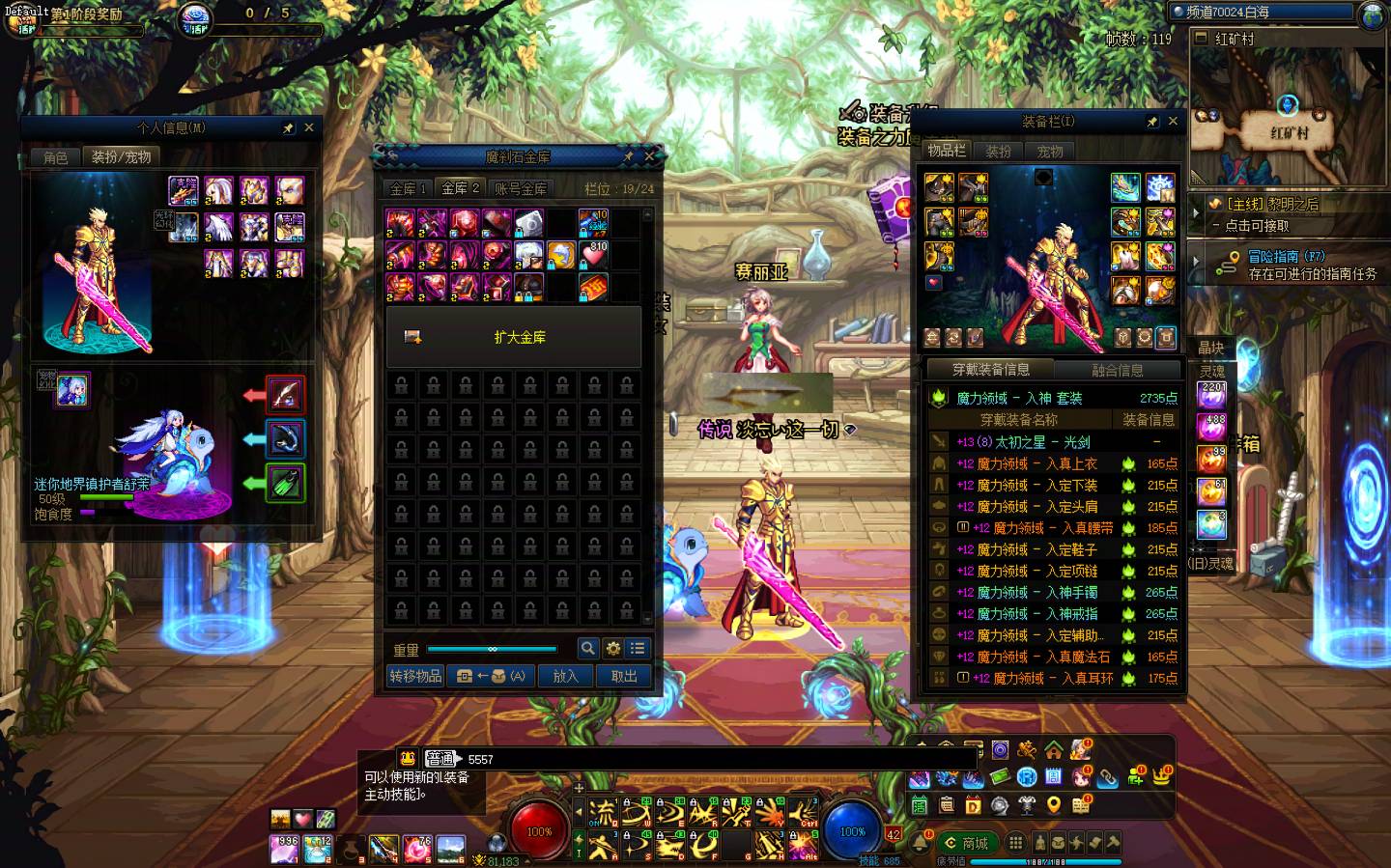
Task: Switch to the 金库 1 tab
Action: [409, 188]
